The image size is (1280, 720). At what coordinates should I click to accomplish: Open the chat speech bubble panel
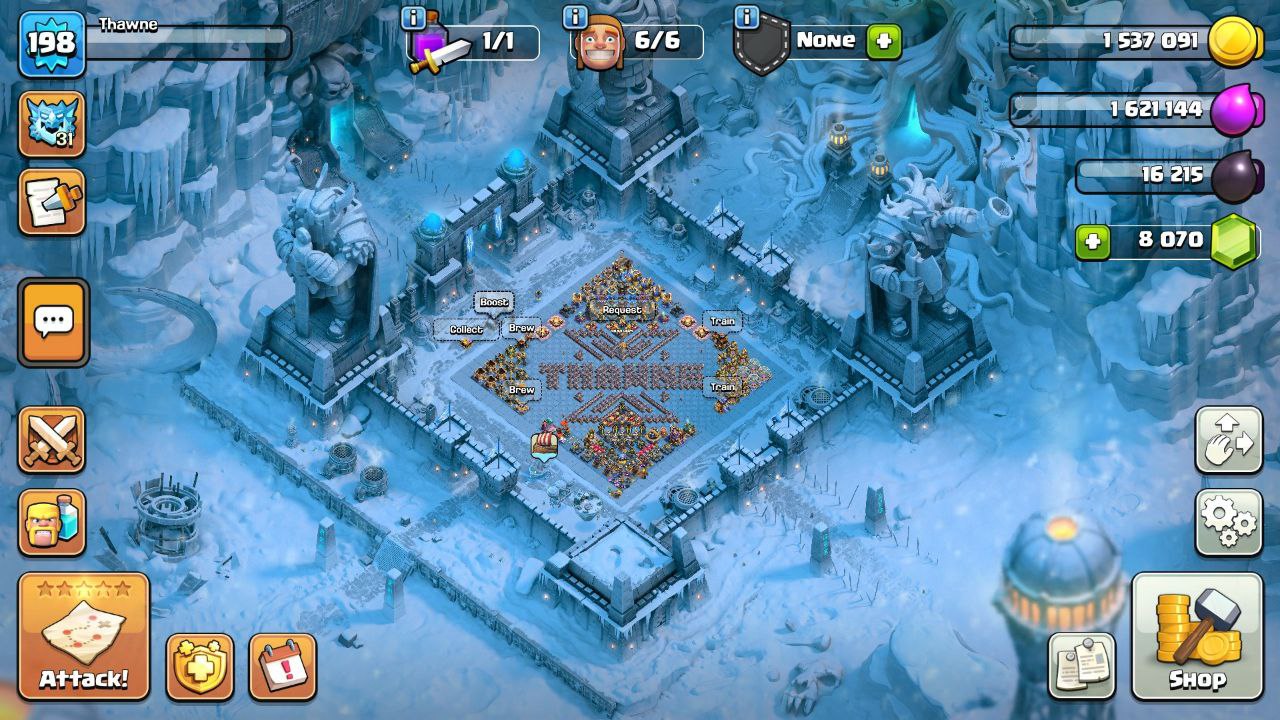[x=53, y=322]
